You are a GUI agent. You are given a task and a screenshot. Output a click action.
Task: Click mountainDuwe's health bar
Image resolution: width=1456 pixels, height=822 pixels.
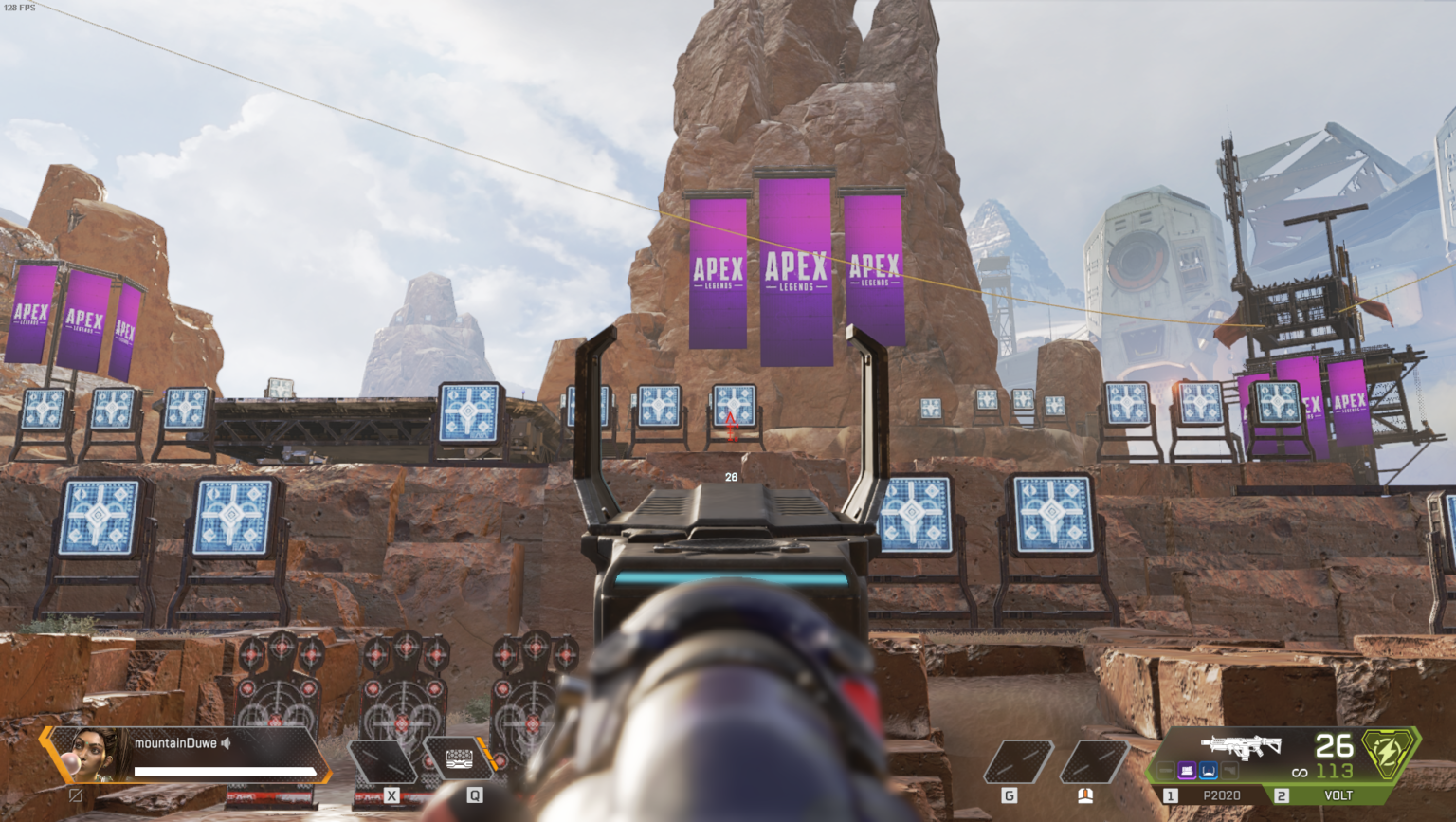(x=224, y=771)
